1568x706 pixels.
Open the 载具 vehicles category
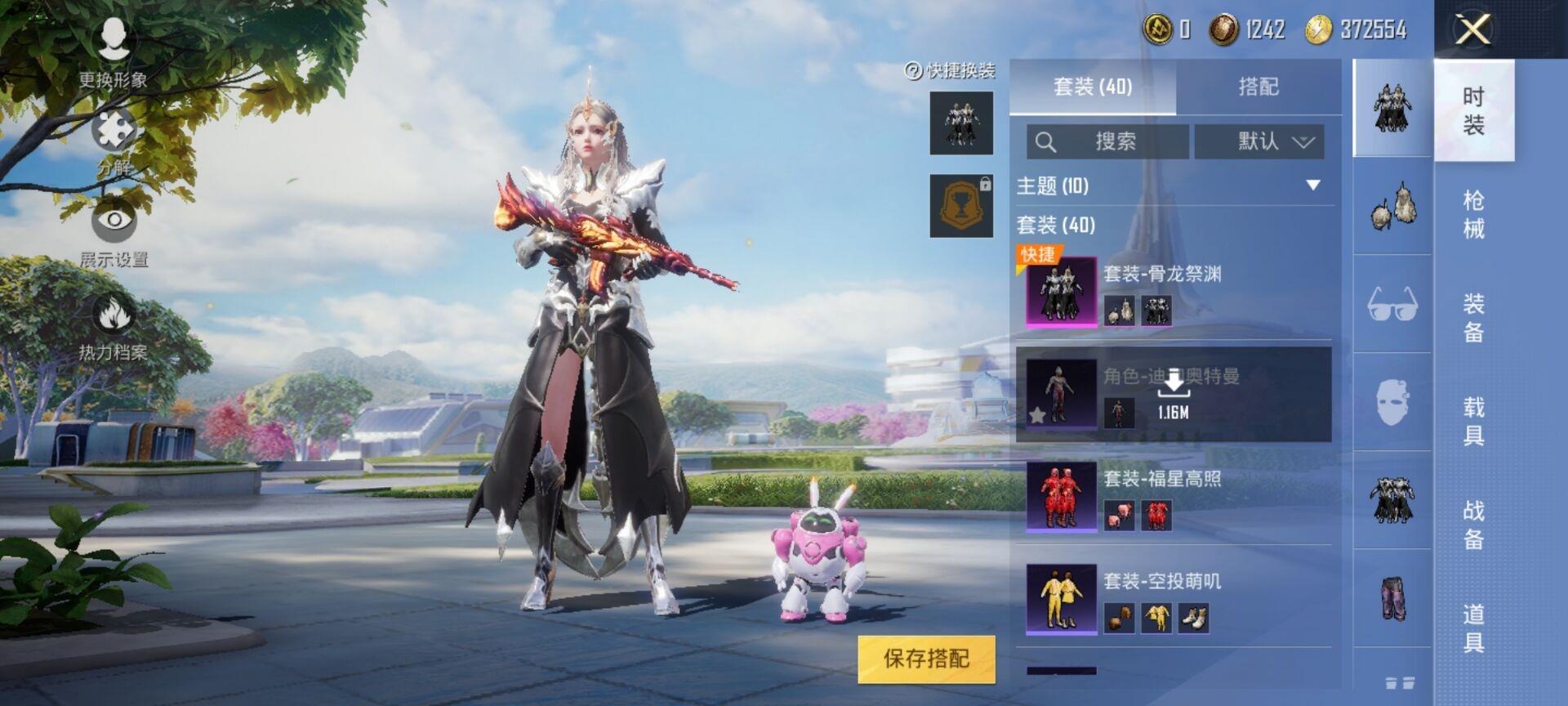[x=1473, y=421]
